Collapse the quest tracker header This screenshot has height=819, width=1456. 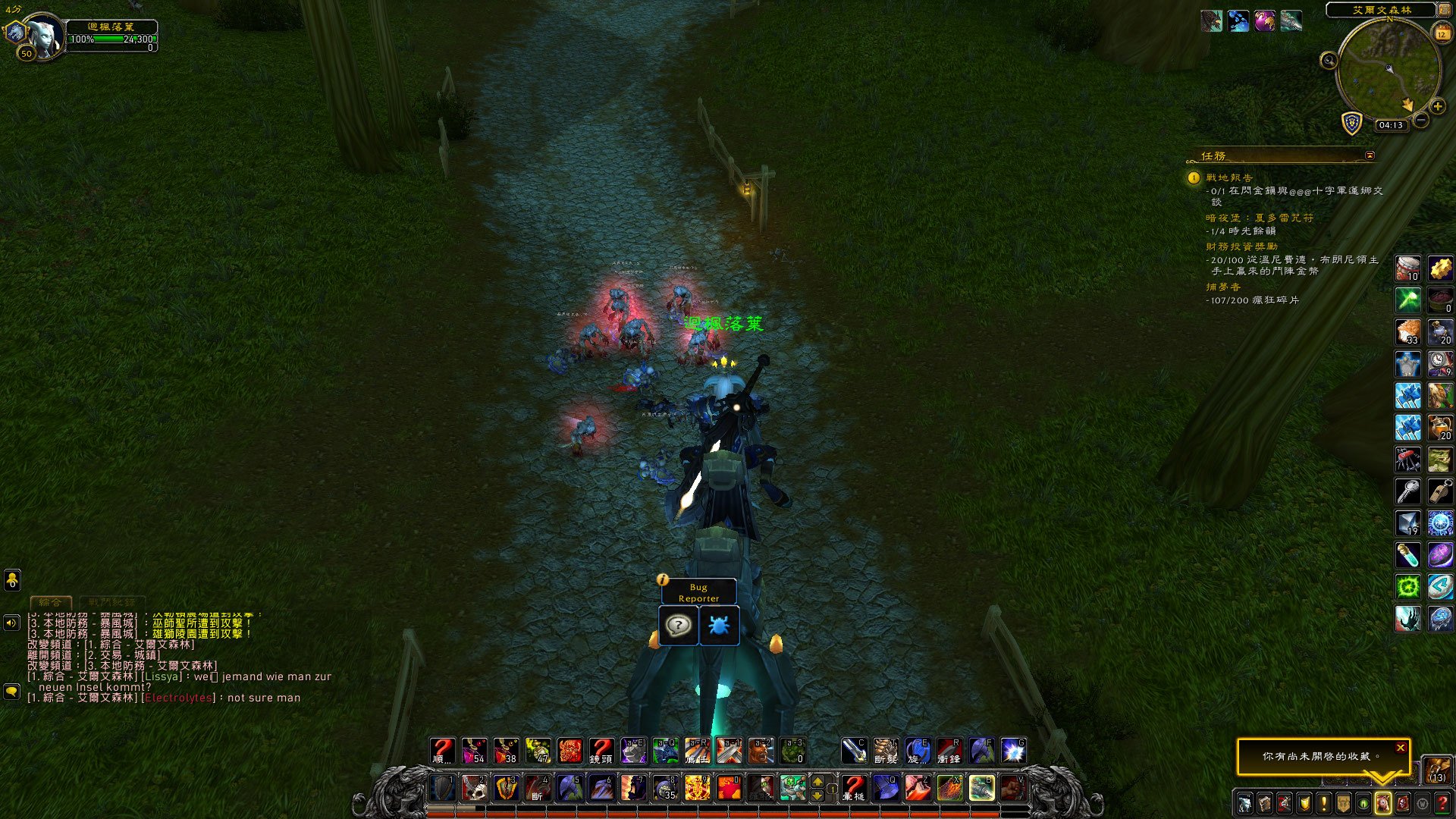click(1370, 155)
